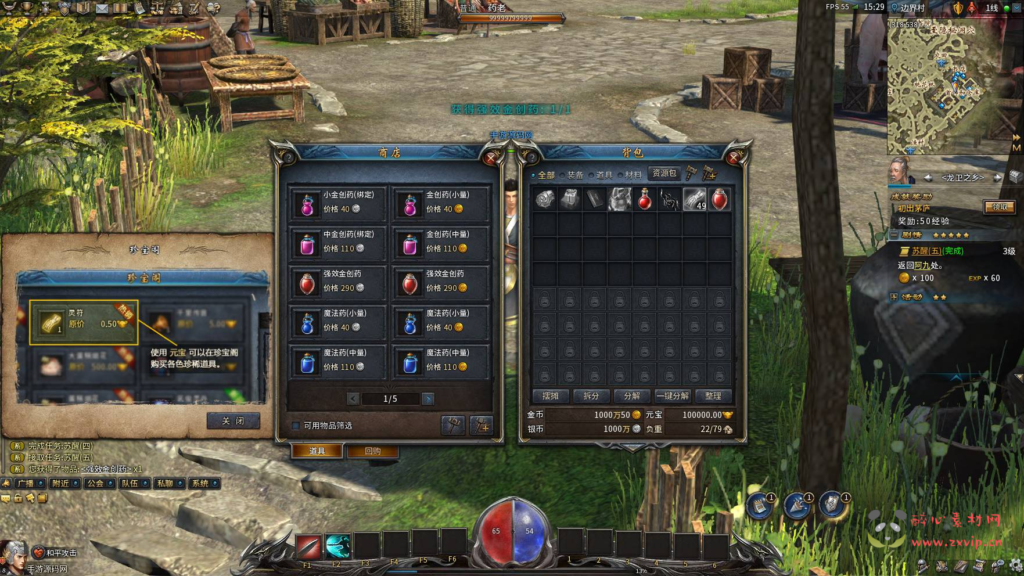Go to the next shop page
Image resolution: width=1024 pixels, height=576 pixels.
pos(428,398)
